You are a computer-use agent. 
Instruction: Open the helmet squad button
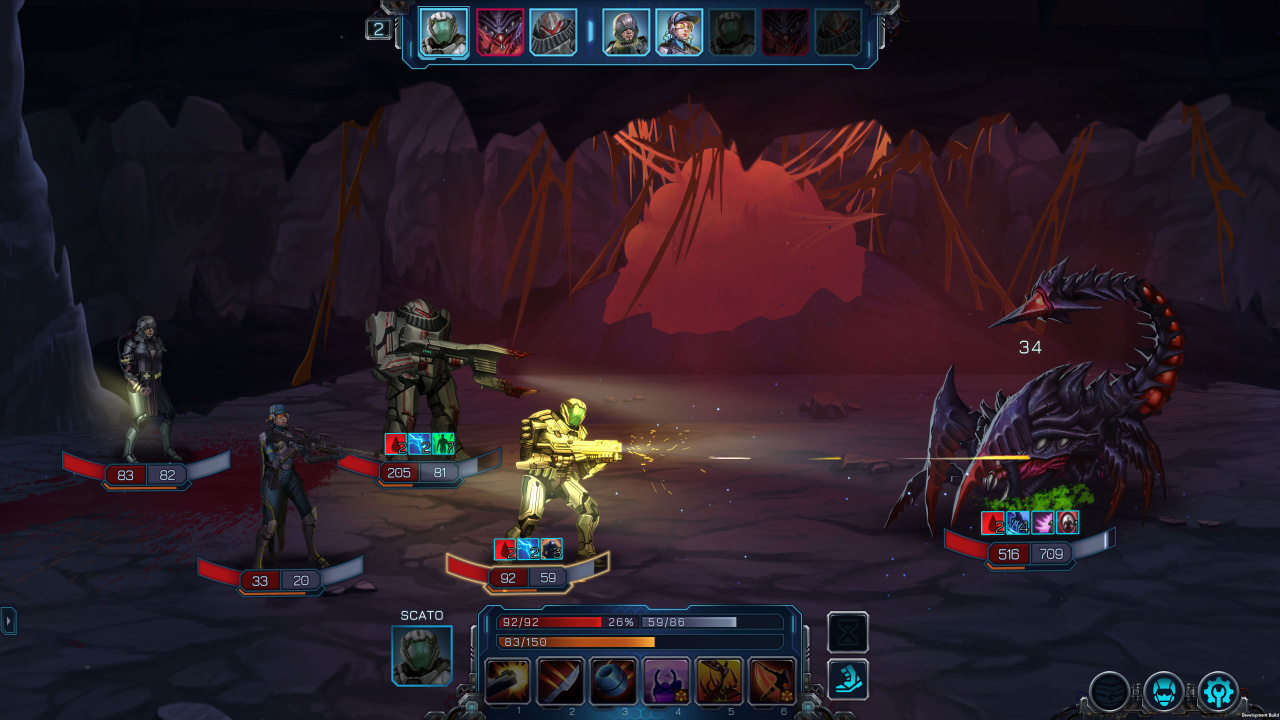click(1164, 691)
